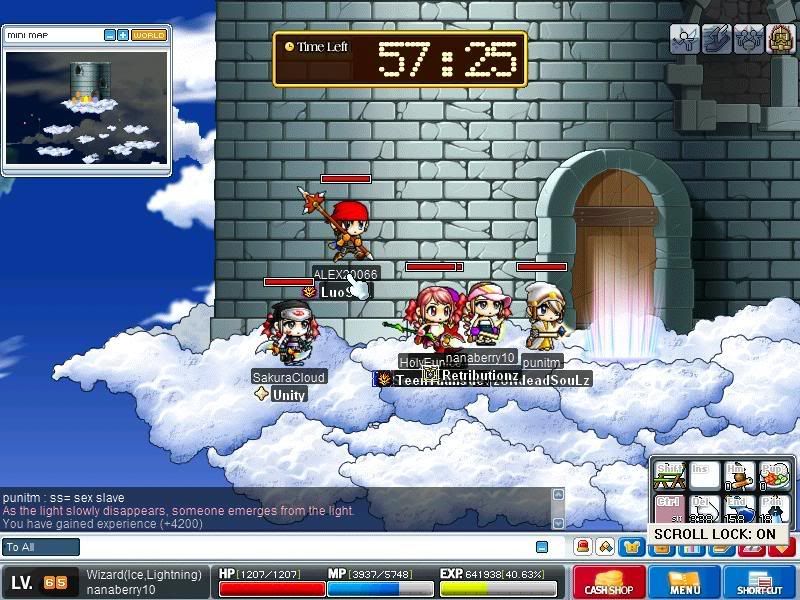Open the Menu button
Viewport: 800px width, 600px height.
684,582
